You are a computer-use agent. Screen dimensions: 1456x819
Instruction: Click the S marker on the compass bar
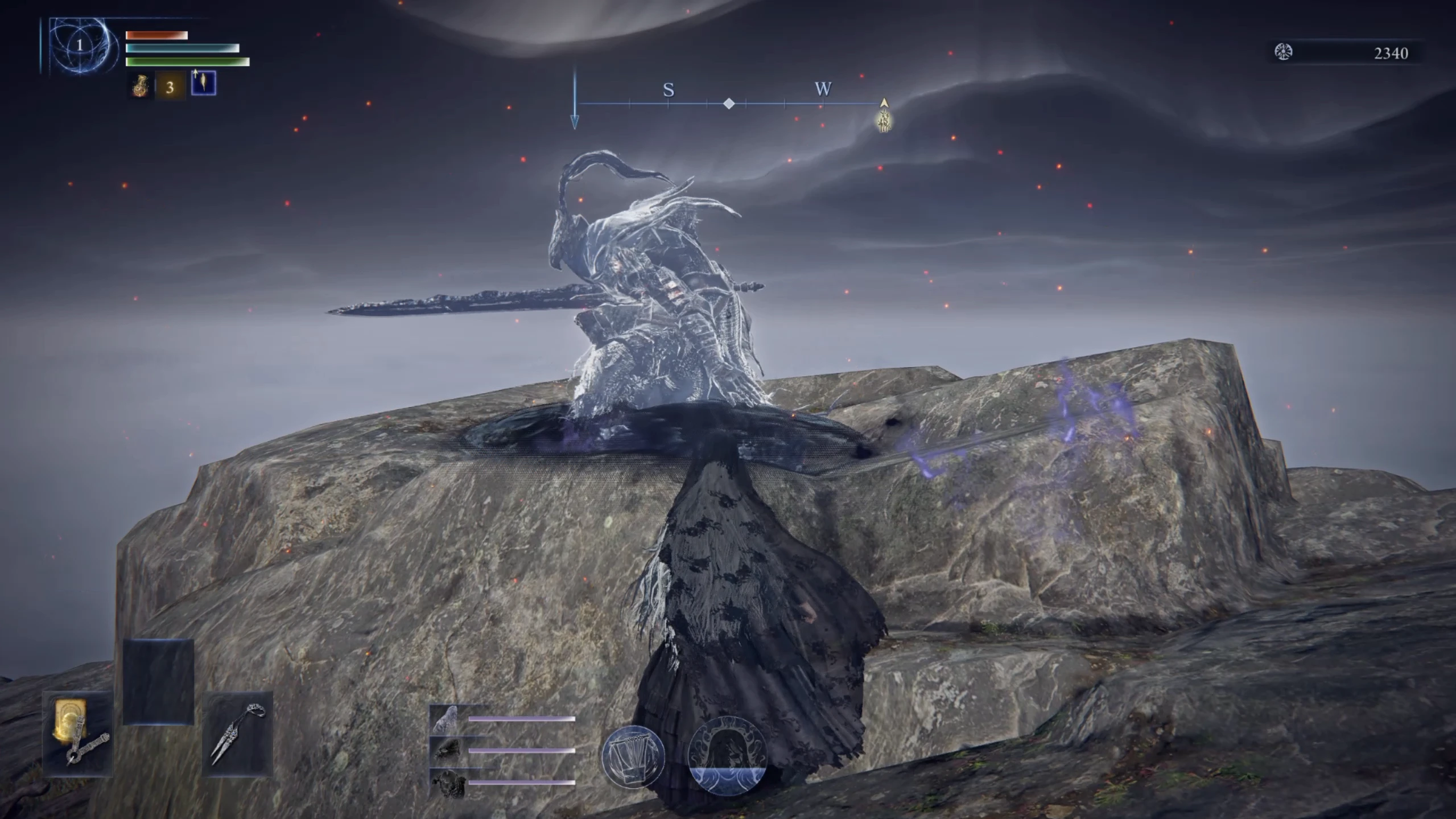point(670,90)
